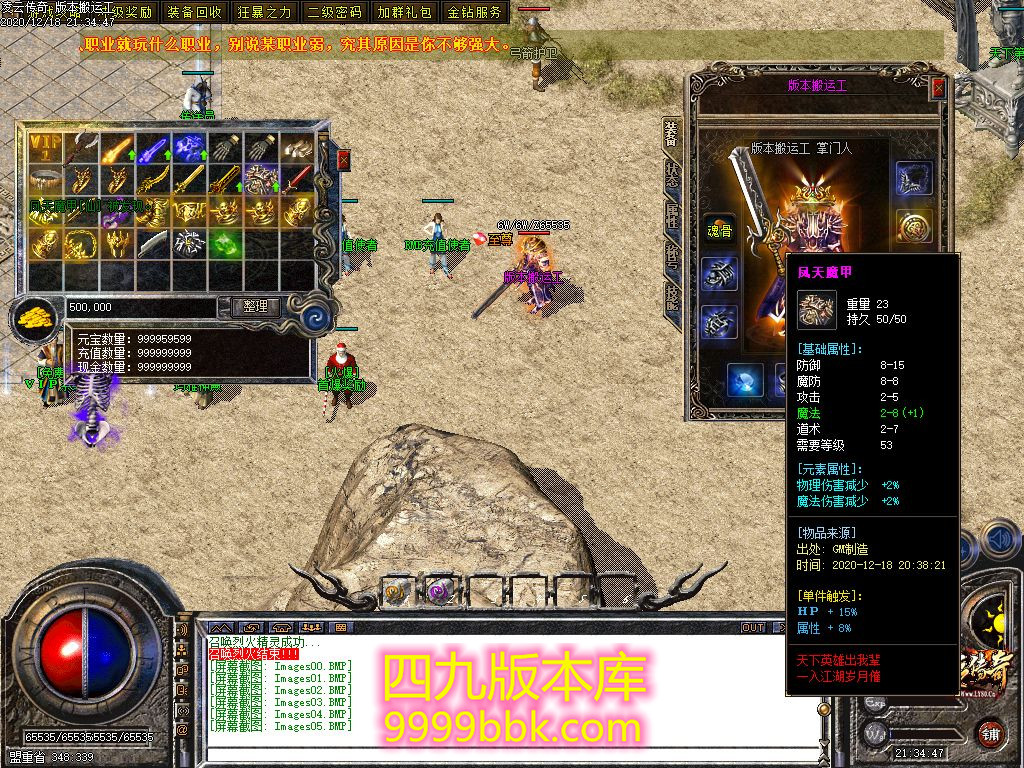Select the green gem item in bag
This screenshot has width=1024, height=768.
click(x=224, y=243)
